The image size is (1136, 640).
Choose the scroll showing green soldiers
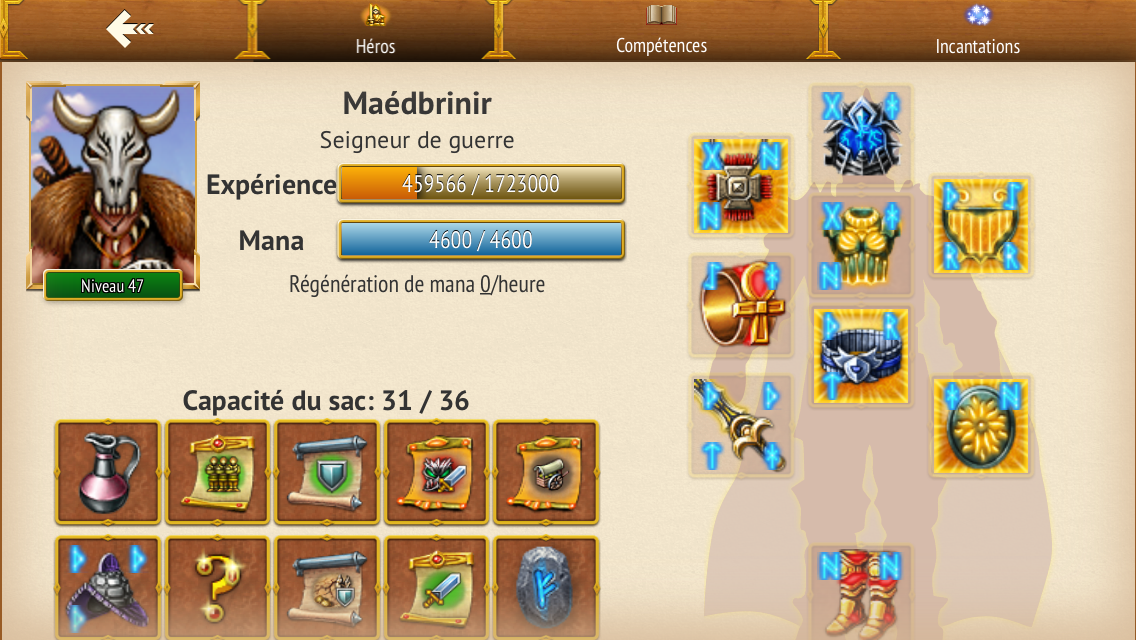tap(218, 472)
